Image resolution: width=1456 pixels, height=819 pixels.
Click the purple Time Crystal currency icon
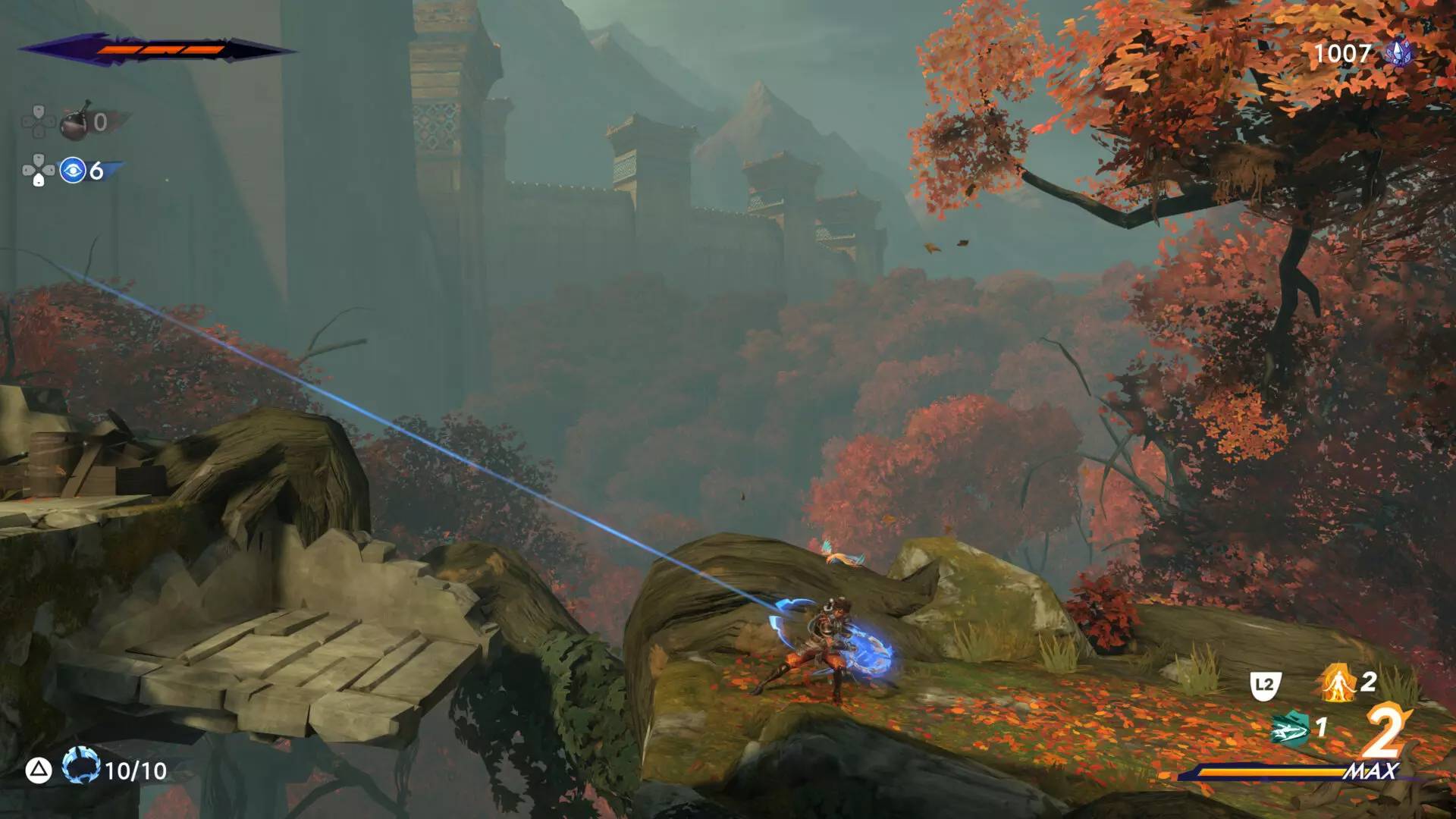point(1398,53)
